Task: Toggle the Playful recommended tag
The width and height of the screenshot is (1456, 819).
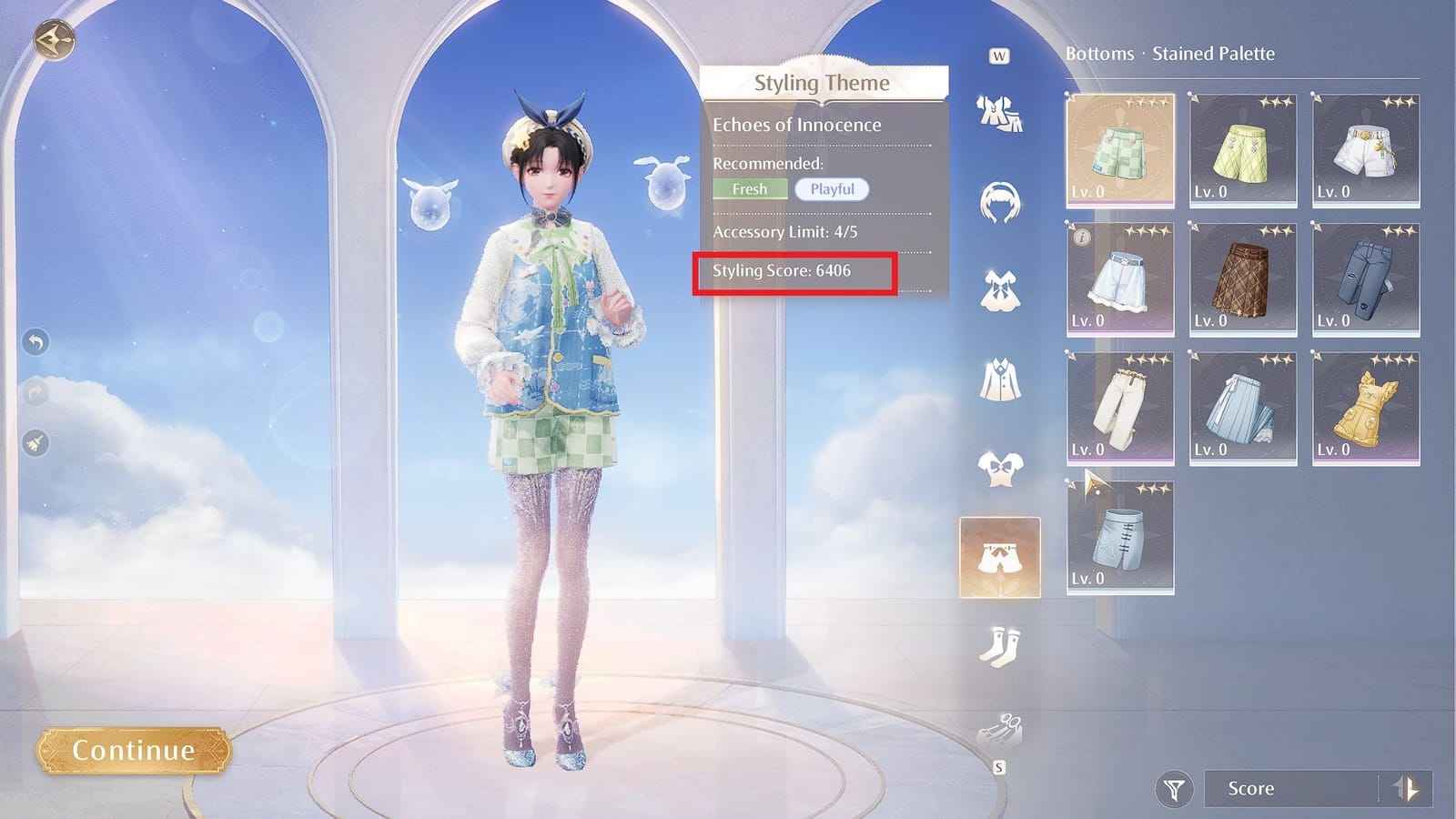Action: point(829,188)
